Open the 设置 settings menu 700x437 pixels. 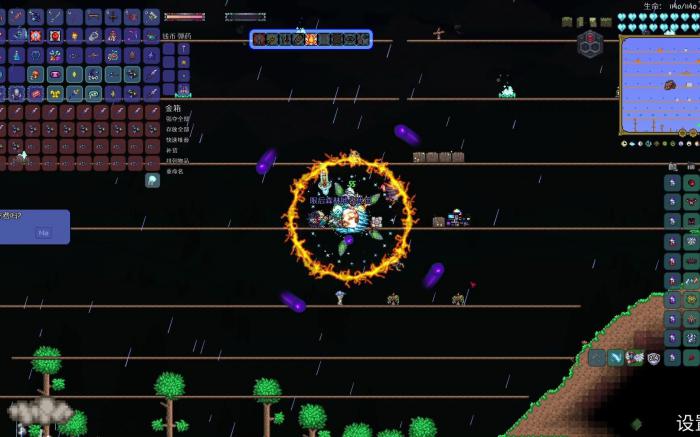[686, 423]
